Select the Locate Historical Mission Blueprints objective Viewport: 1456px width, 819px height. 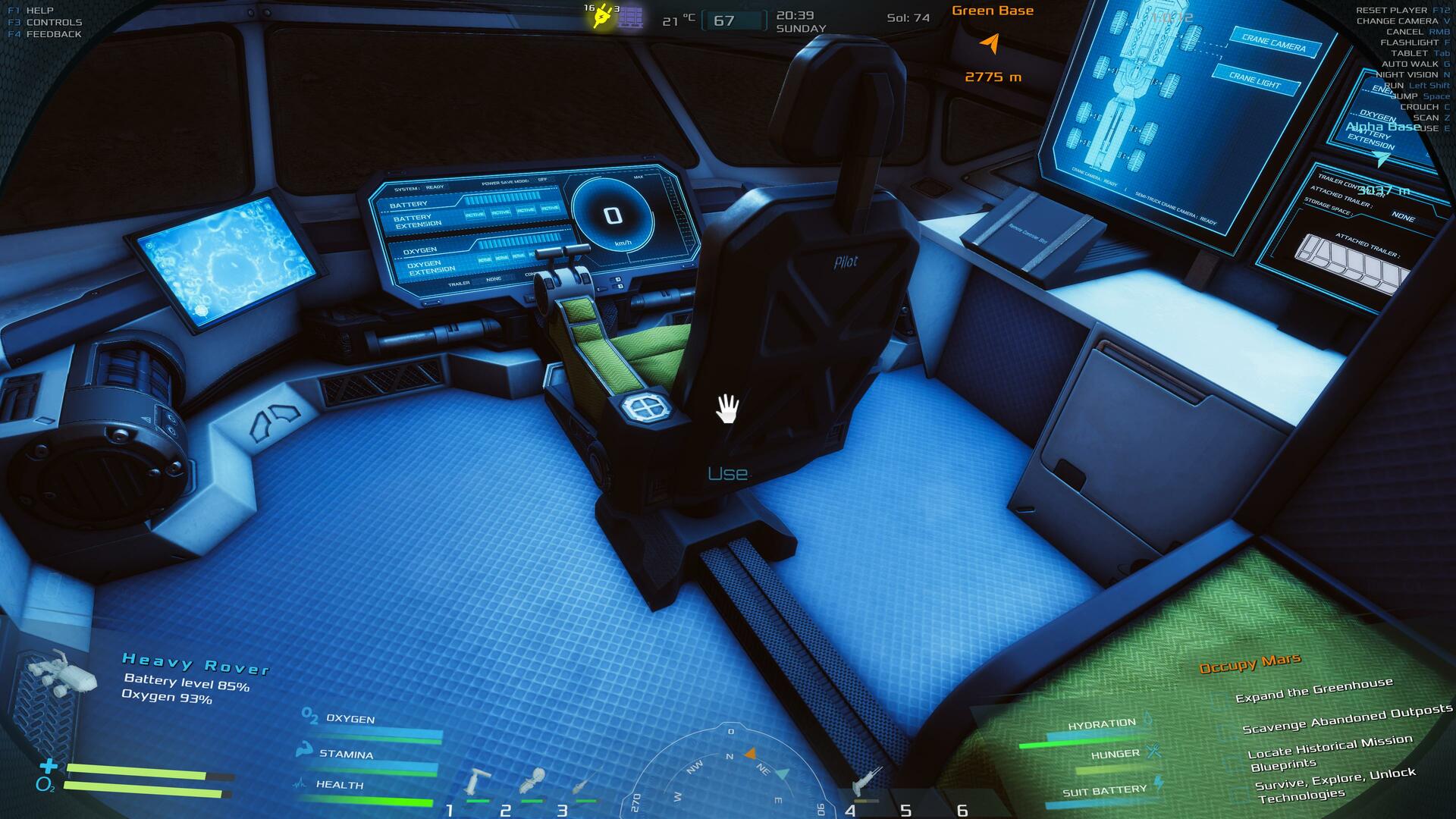(1329, 751)
